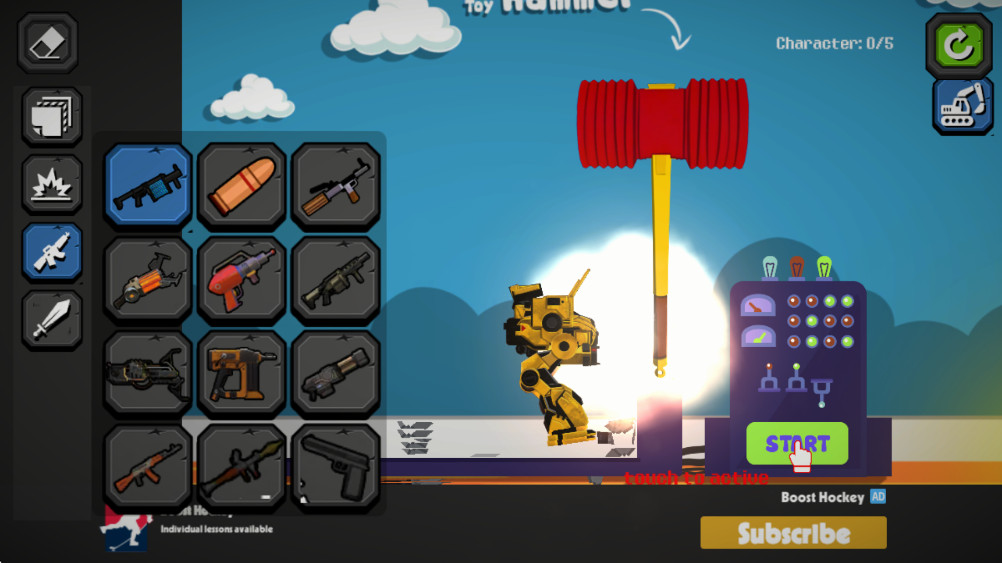Click the Subscribe ad button

click(x=793, y=533)
